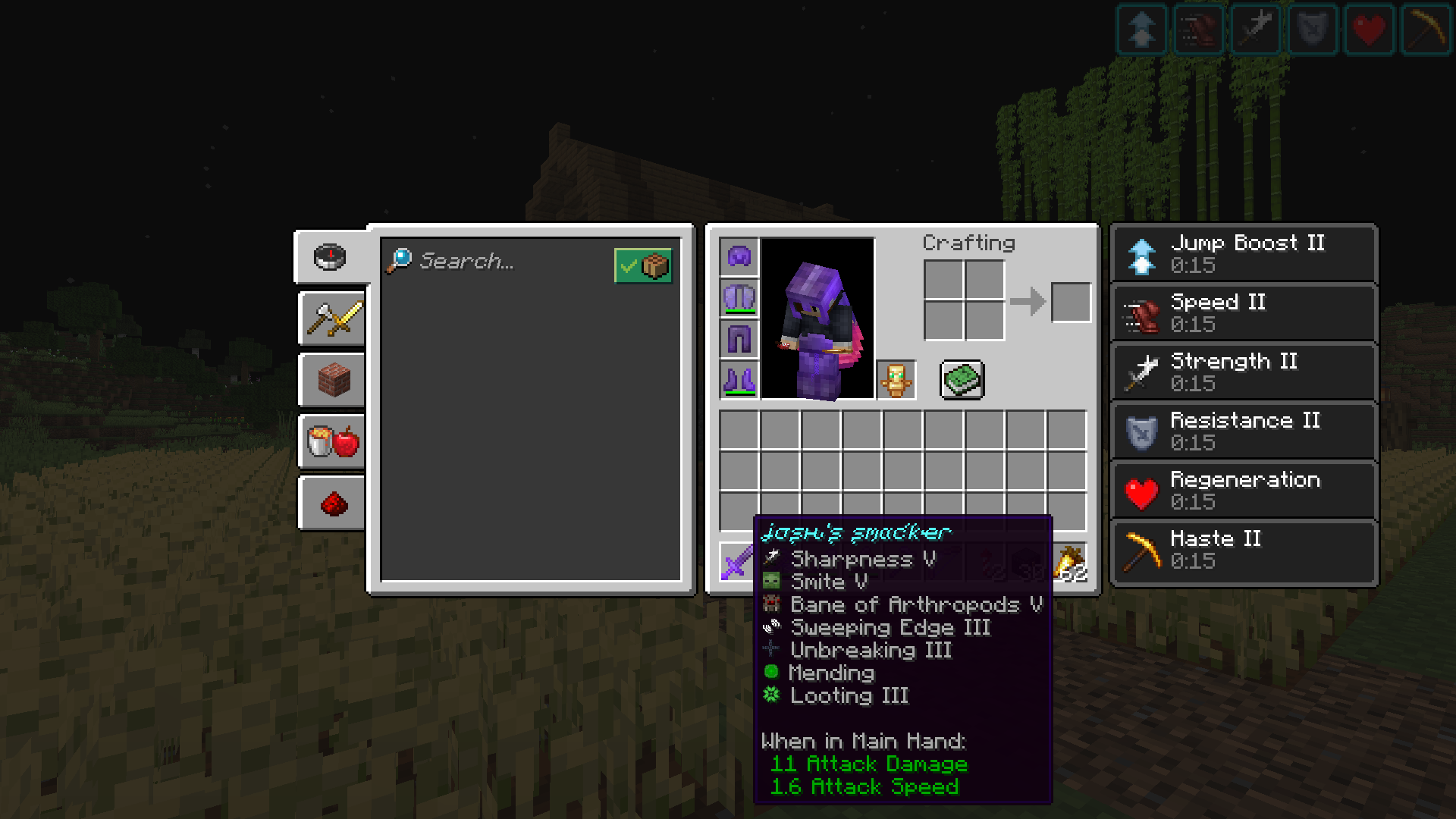
Task: Click the Strength II sword icon
Action: 1140,371
